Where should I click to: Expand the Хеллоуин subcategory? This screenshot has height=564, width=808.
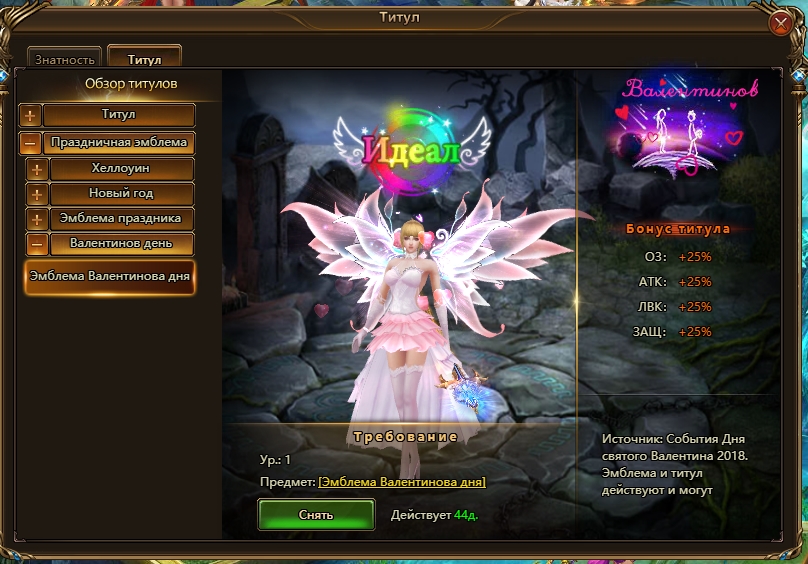pos(37,169)
